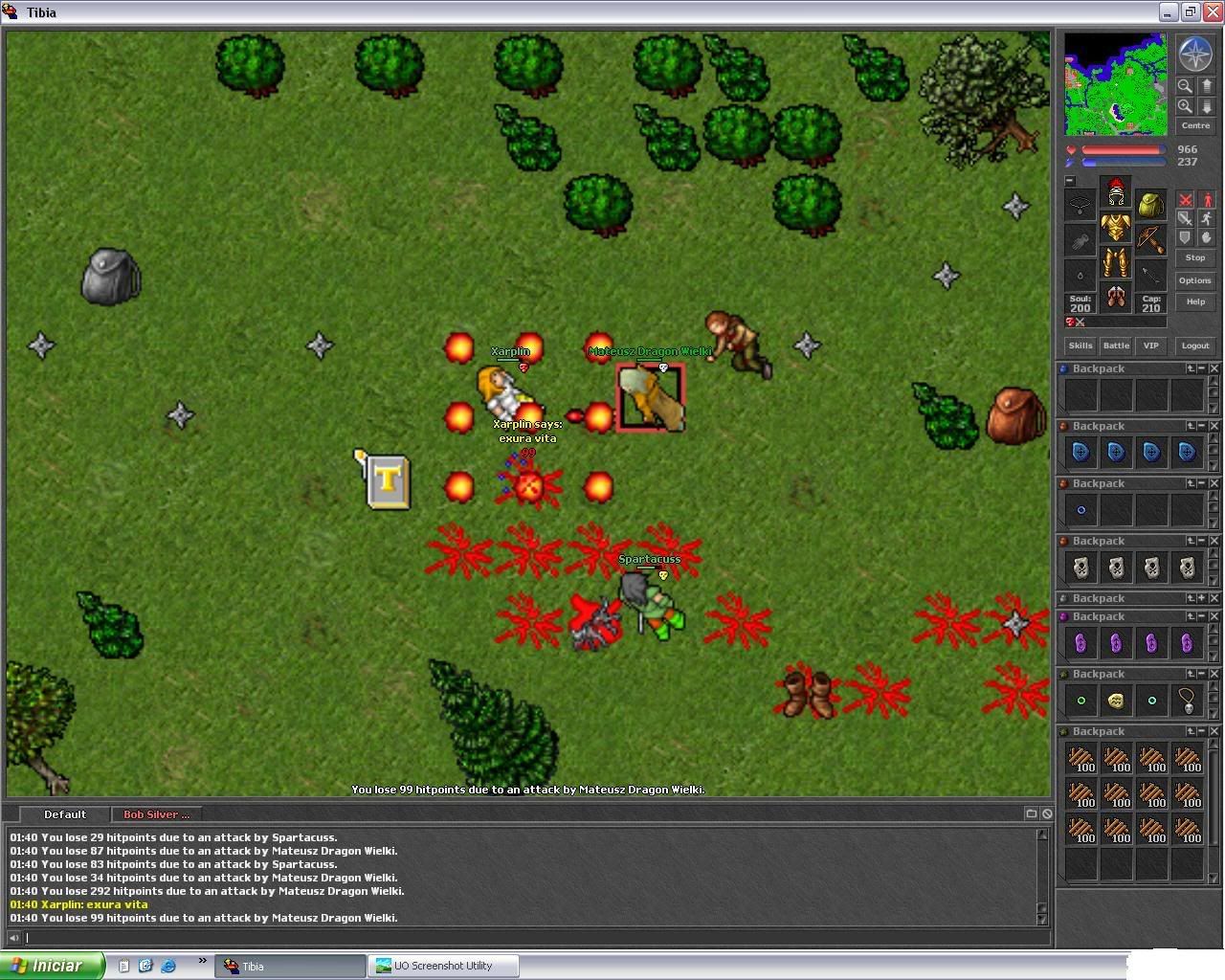Select the equipped helmet slot
The image size is (1225, 980).
(x=1115, y=192)
